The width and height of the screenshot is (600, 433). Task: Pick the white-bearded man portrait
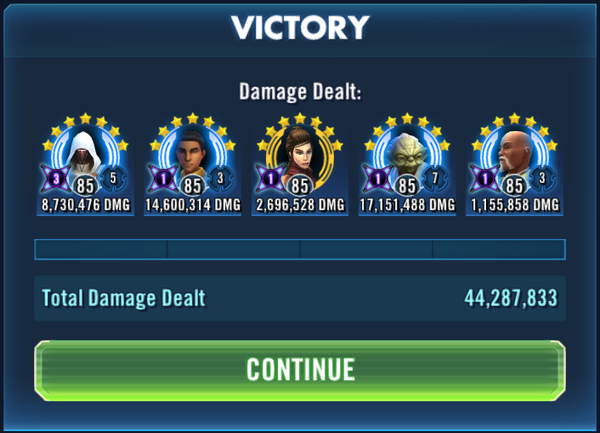(x=512, y=155)
